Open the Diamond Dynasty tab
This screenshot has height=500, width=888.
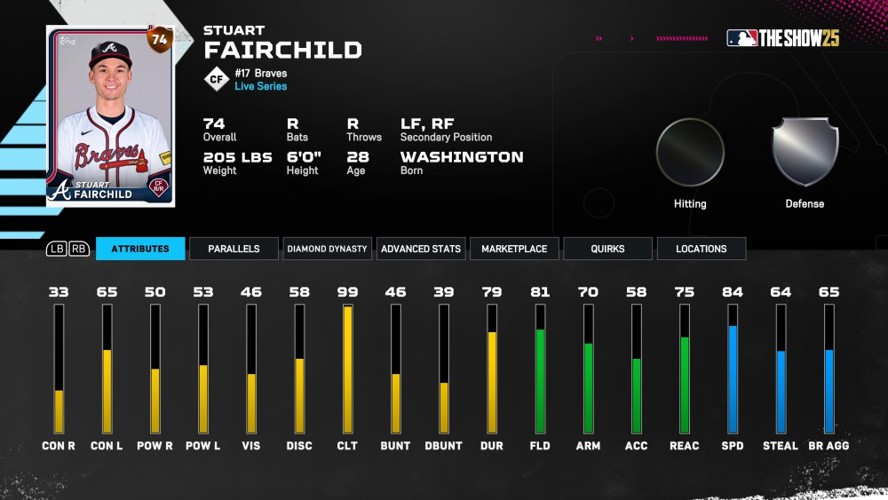(x=327, y=249)
